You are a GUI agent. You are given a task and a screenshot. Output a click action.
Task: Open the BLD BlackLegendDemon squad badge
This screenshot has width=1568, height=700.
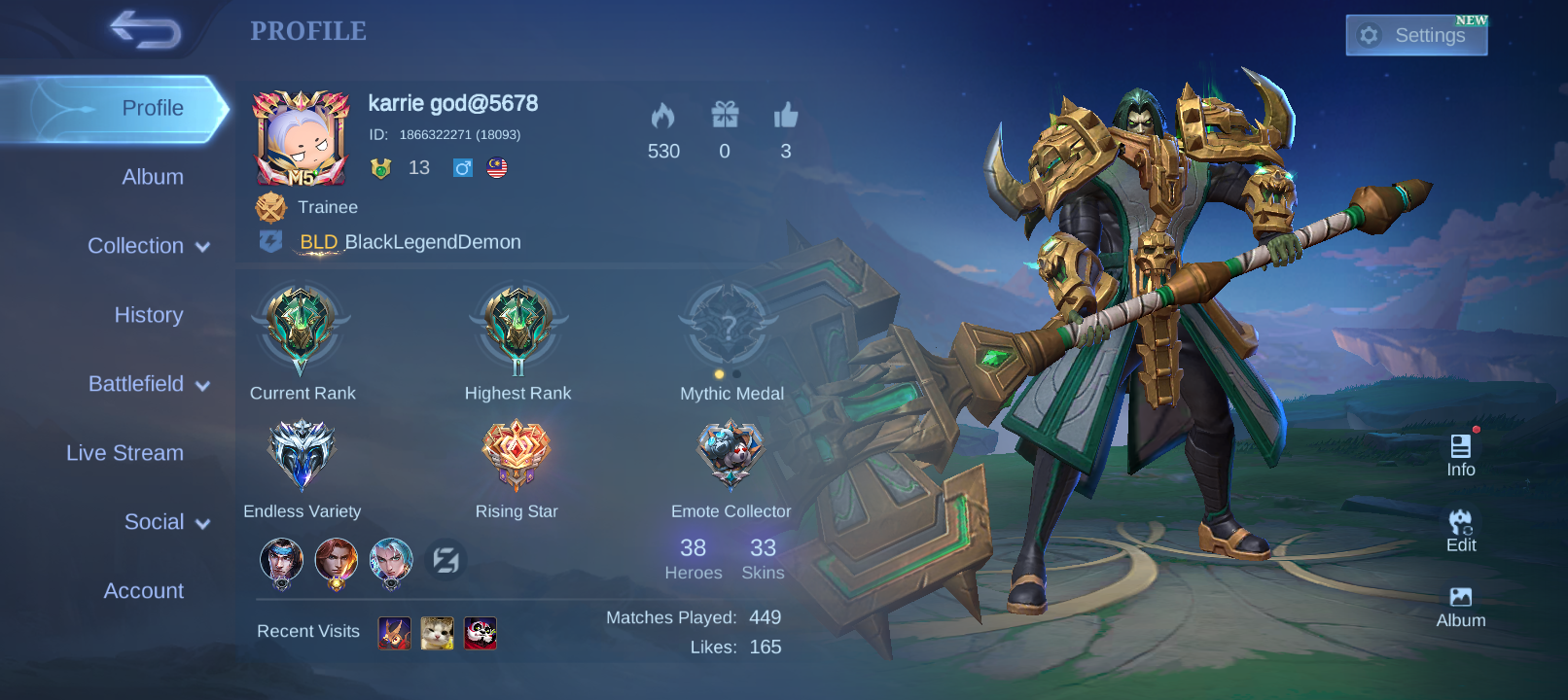(270, 241)
